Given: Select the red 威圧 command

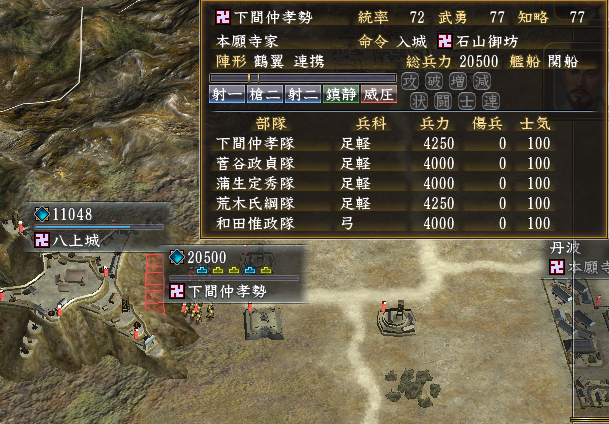Looking at the screenshot, I should 377,95.
